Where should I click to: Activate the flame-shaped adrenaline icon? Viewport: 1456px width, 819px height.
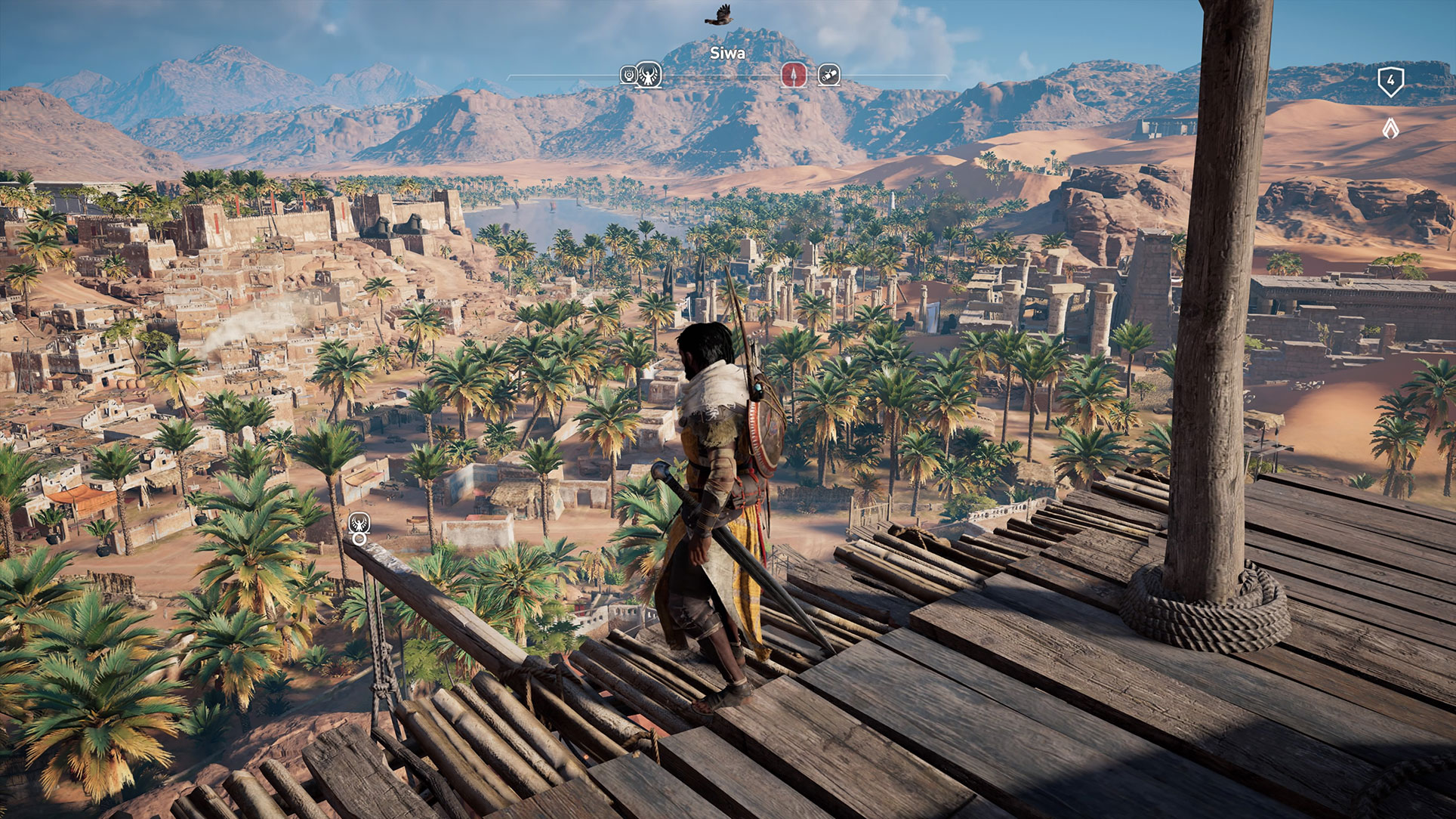tap(1390, 128)
